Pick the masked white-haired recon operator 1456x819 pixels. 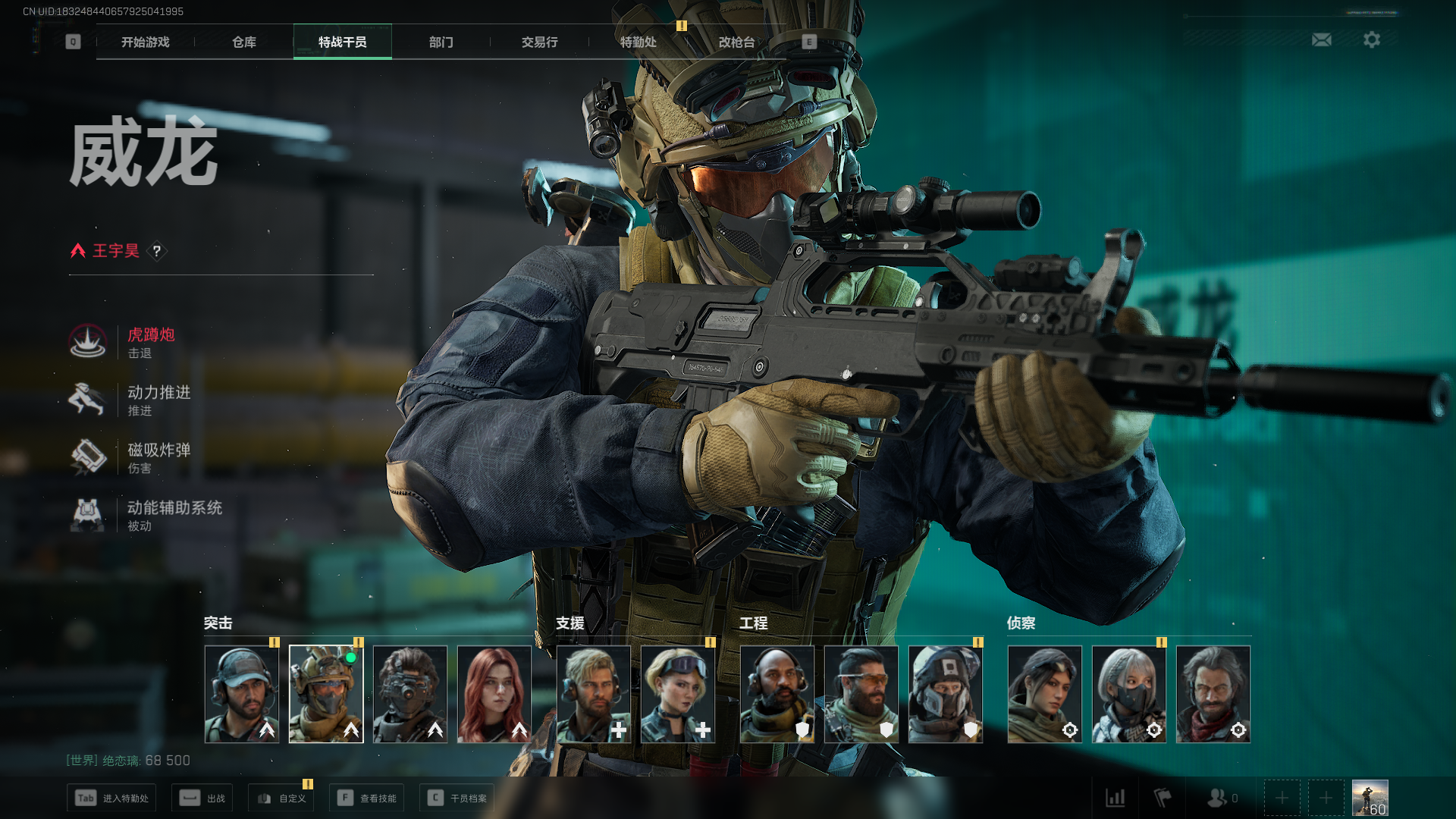pos(1128,694)
